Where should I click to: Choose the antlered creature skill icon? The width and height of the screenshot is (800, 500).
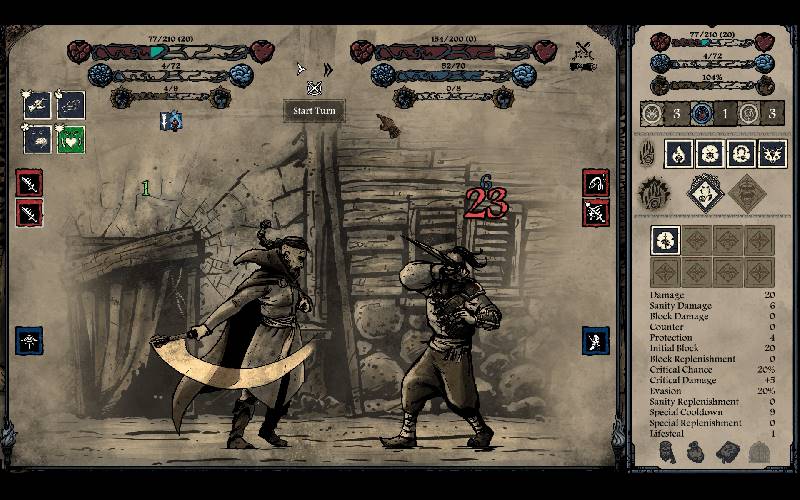coord(772,154)
